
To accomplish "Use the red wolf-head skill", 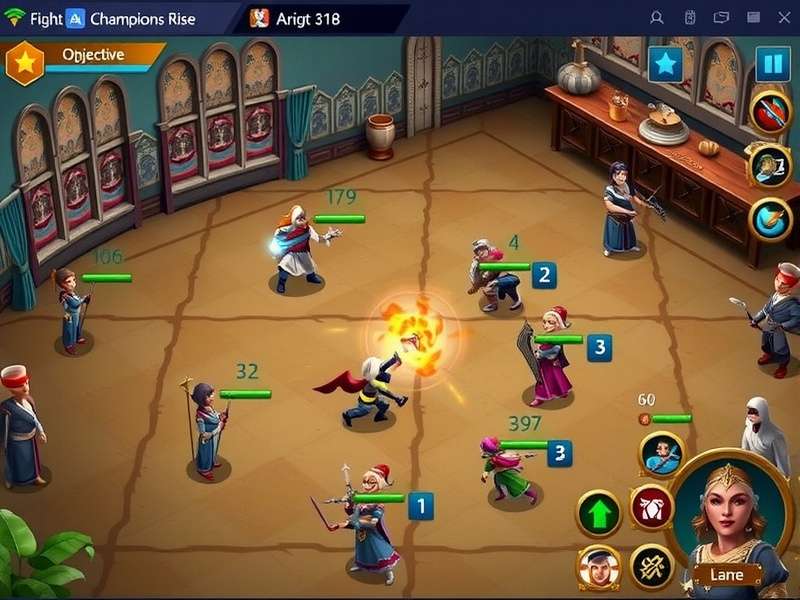I will (x=650, y=507).
